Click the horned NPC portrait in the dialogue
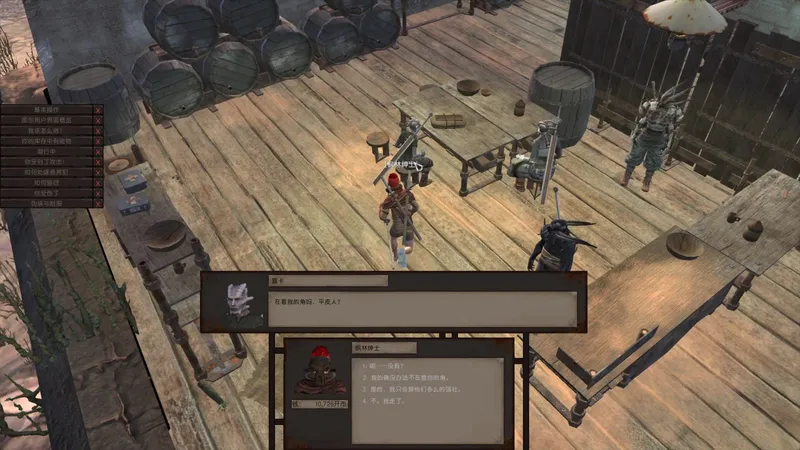This screenshot has width=800, height=450. click(x=235, y=301)
